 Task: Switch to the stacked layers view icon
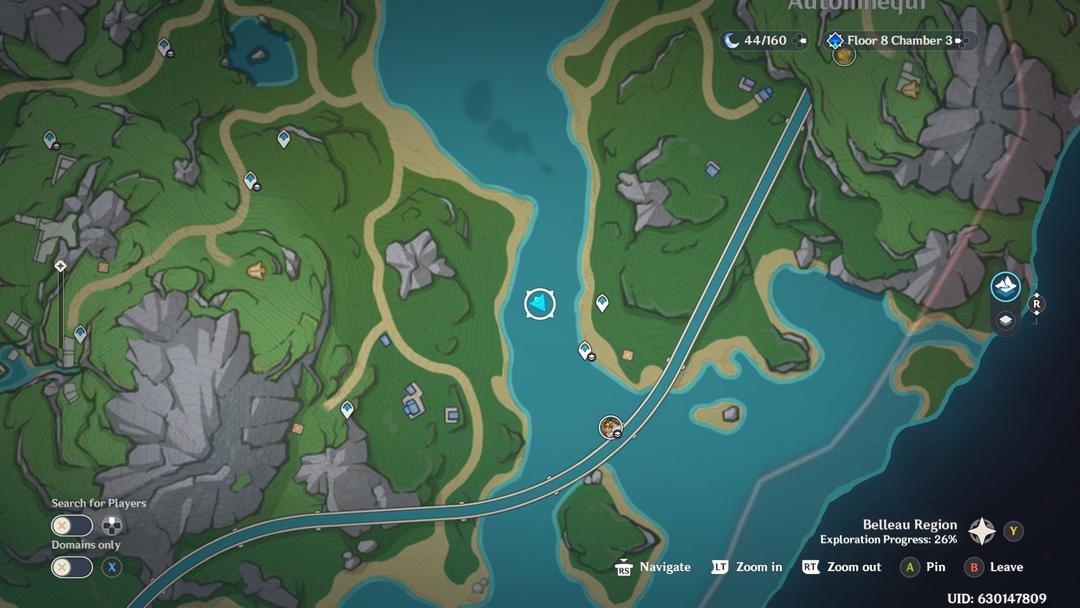click(1005, 320)
